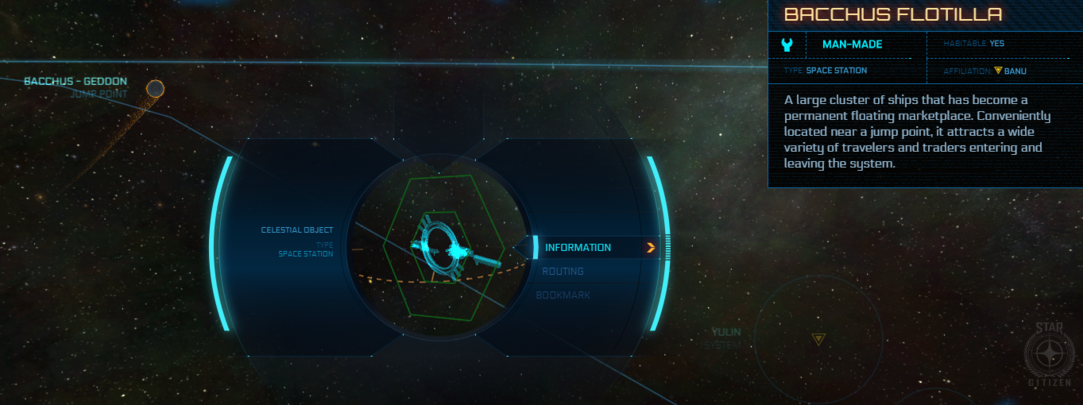Select the Bacchus - Geddon jump point marker
1083x405 pixels.
click(x=155, y=90)
